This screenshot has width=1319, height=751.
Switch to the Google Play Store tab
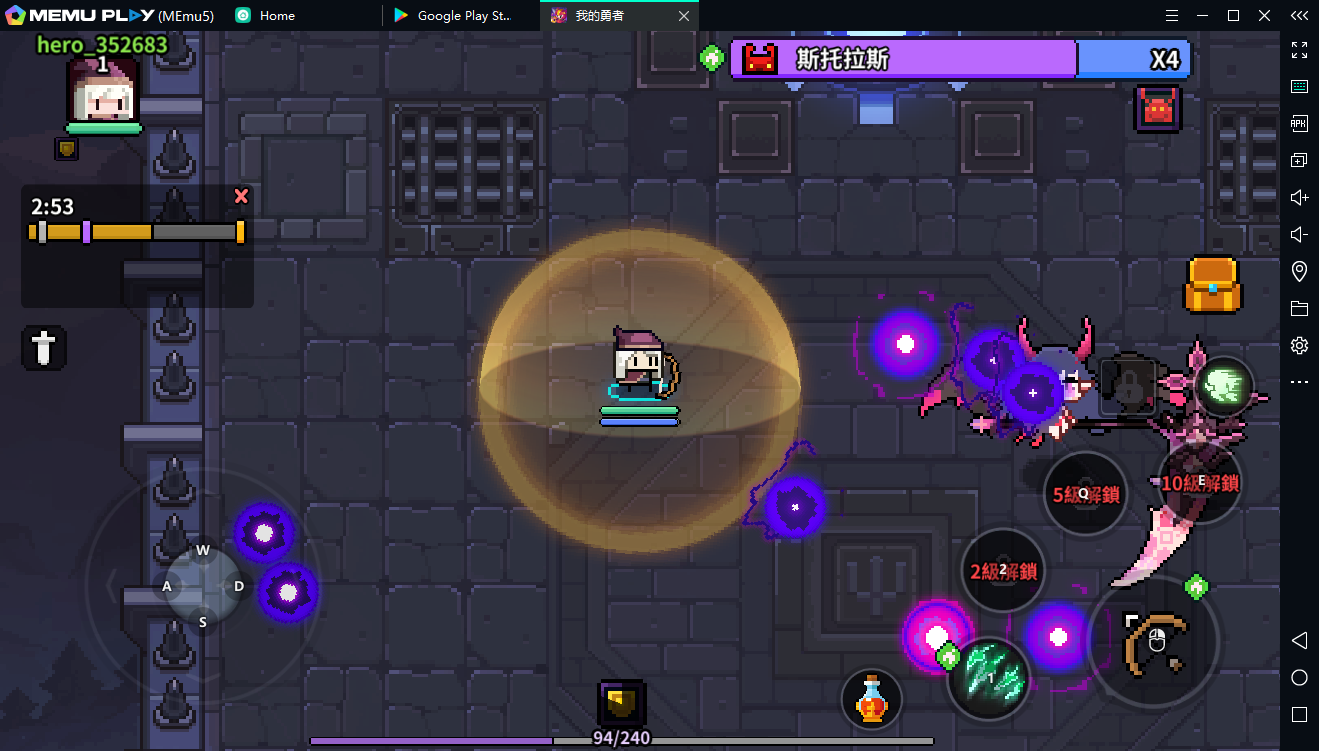(461, 15)
